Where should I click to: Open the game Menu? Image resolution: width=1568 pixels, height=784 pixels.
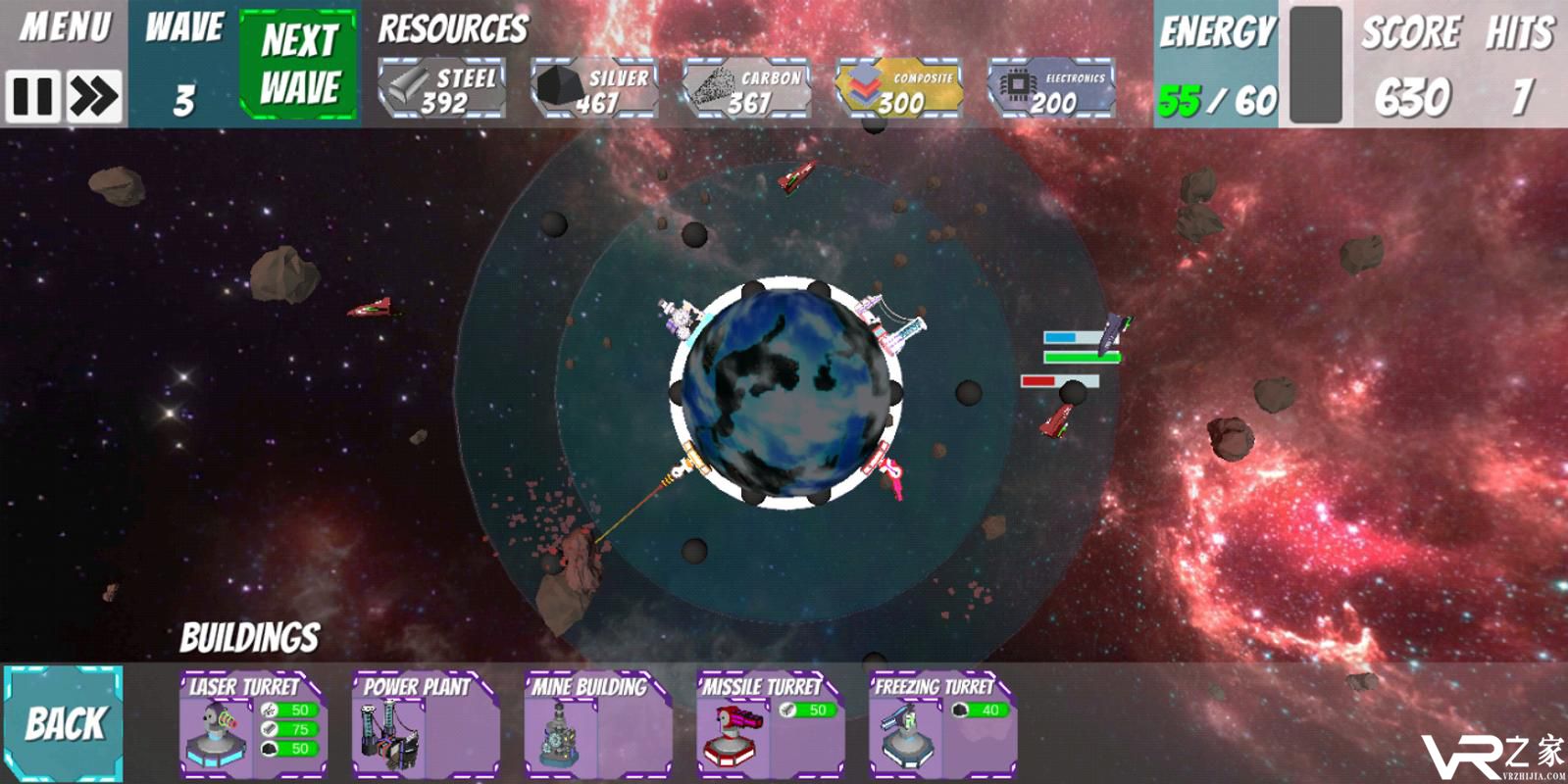(x=65, y=27)
